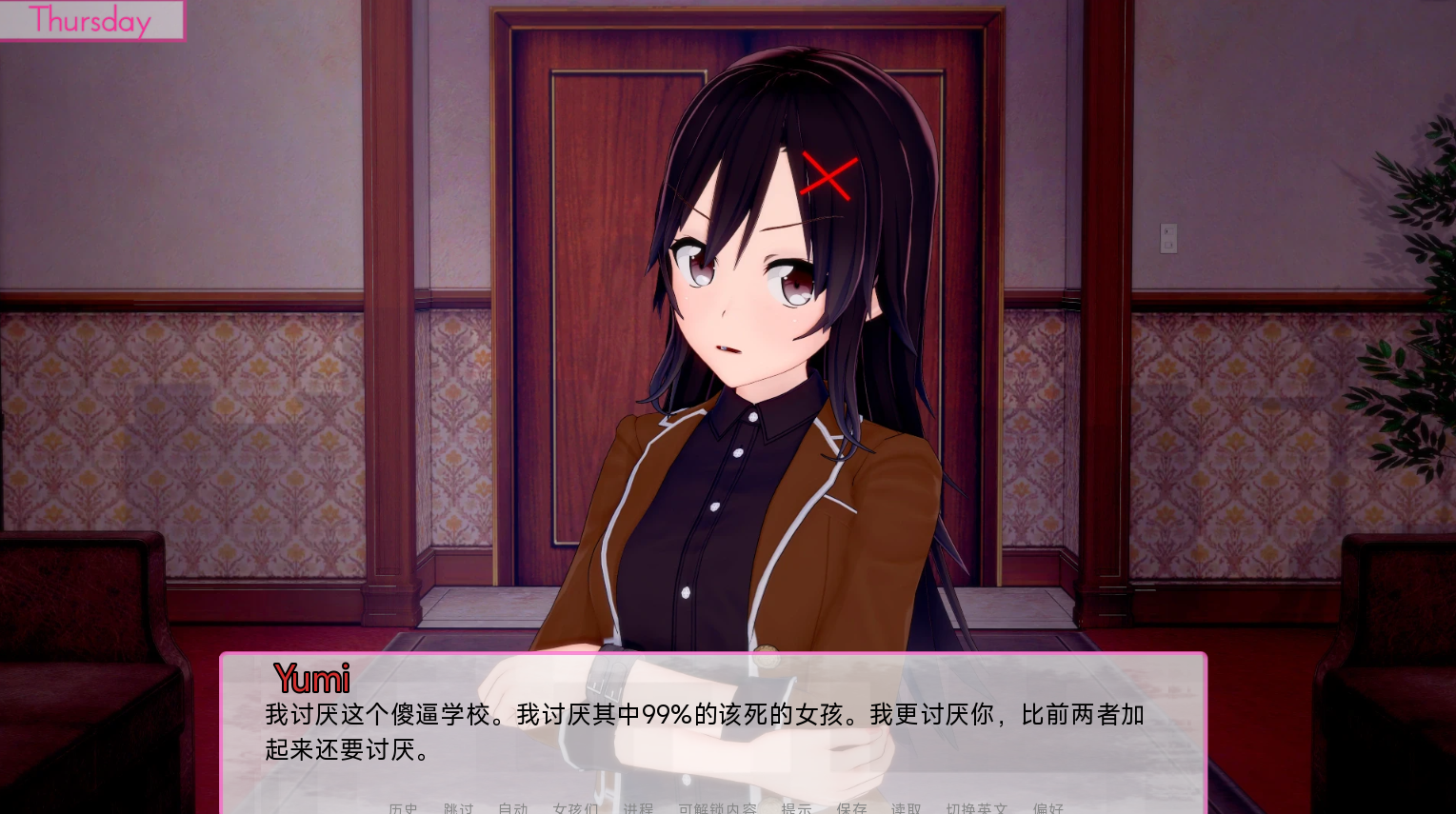The height and width of the screenshot is (814, 1456).
Task: Switch language via 切换英文
Action: pos(977,809)
